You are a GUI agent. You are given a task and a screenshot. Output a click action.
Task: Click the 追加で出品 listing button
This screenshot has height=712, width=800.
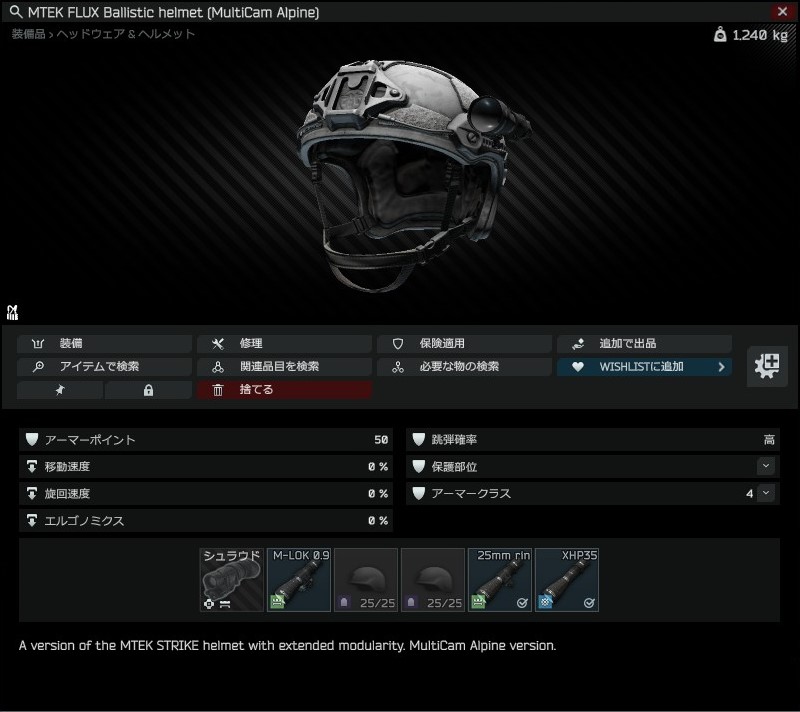644,343
